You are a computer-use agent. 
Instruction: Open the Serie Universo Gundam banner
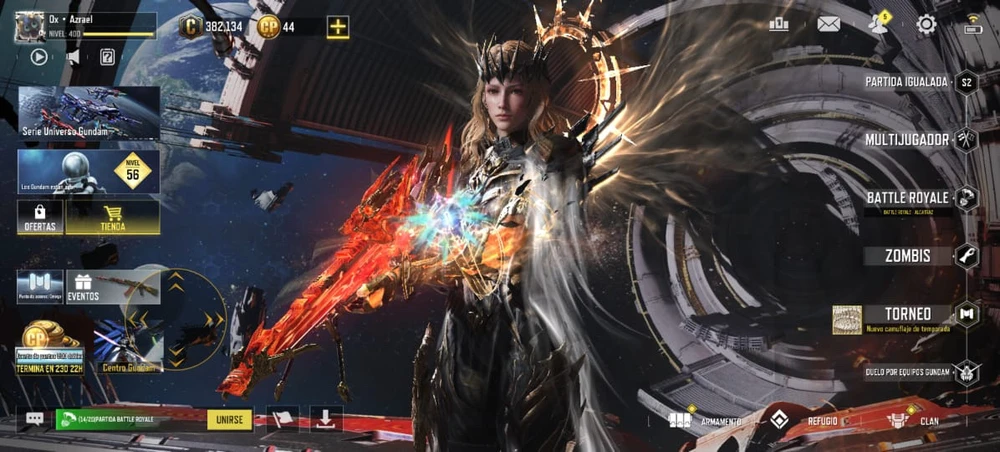click(x=88, y=112)
